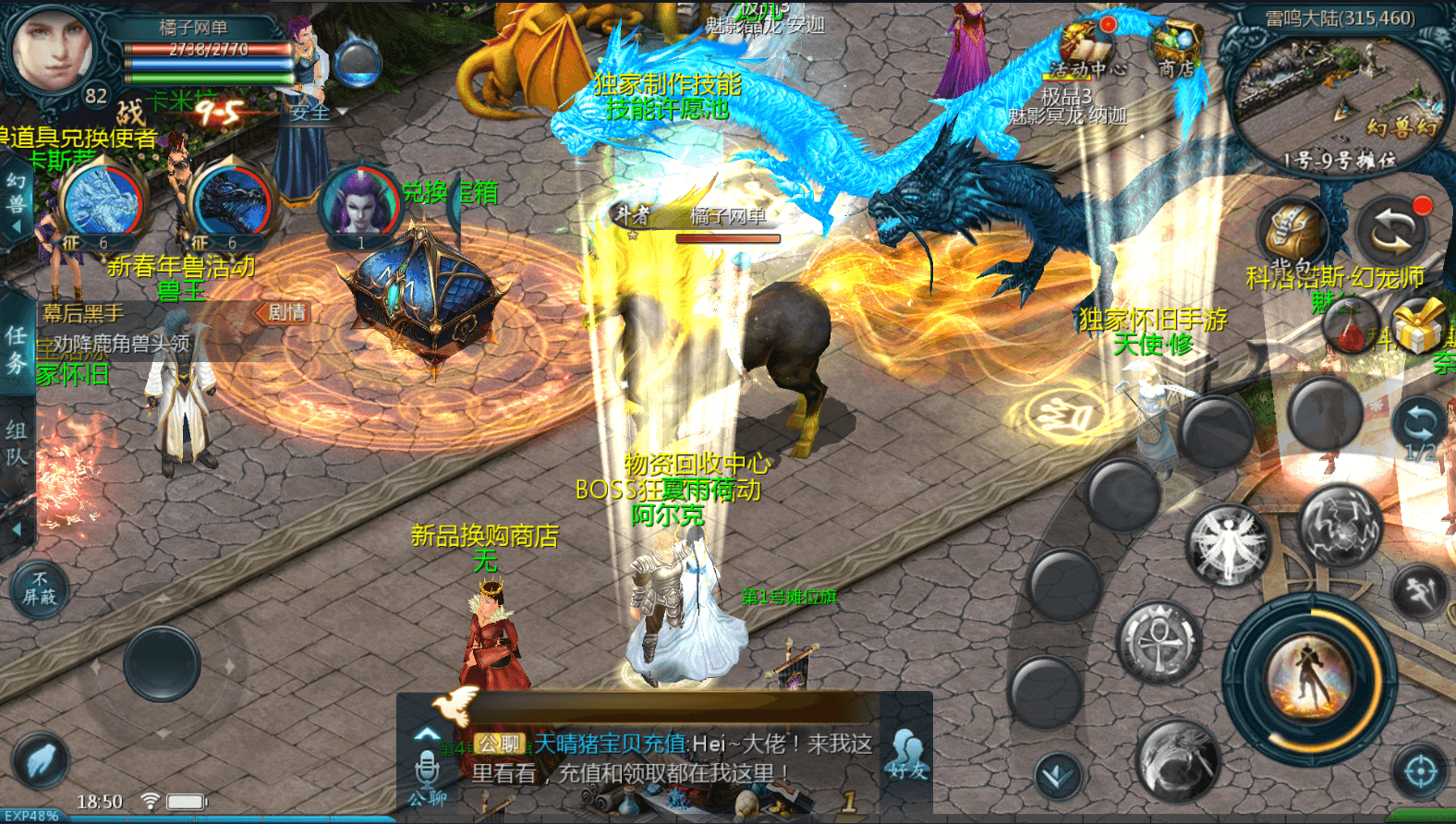Use the main attack skill button
The width and height of the screenshot is (1456, 824).
[x=1309, y=679]
